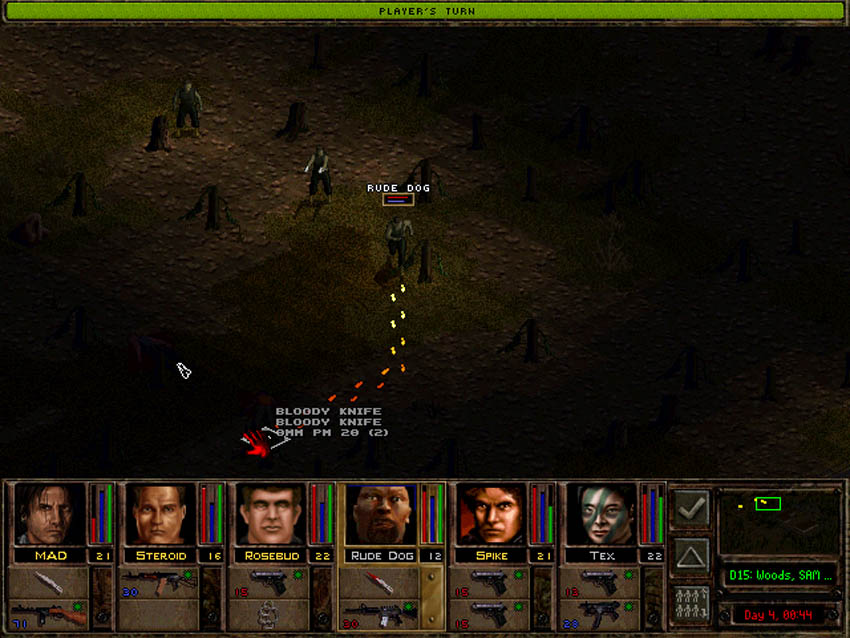Select MAD's knife hand slot
Viewport: 850px width, 638px height.
tap(49, 581)
